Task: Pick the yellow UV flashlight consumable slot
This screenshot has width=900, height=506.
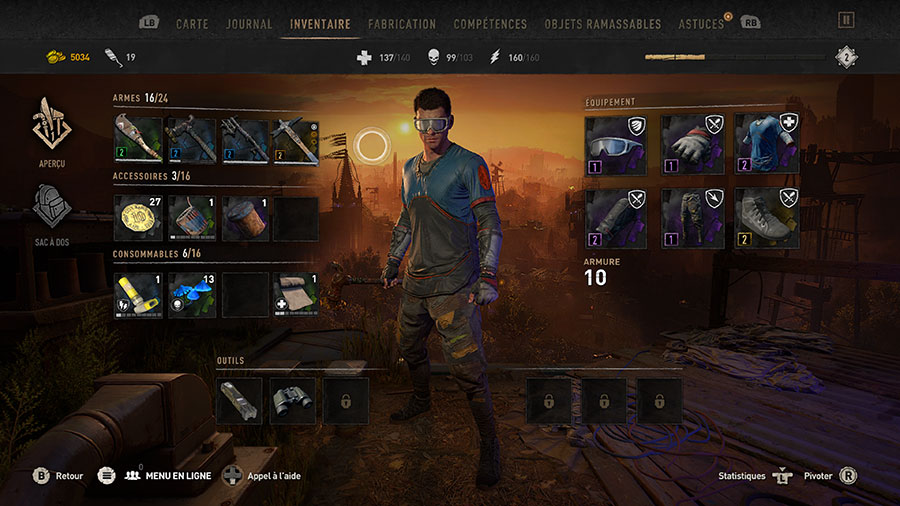Action: pos(138,295)
